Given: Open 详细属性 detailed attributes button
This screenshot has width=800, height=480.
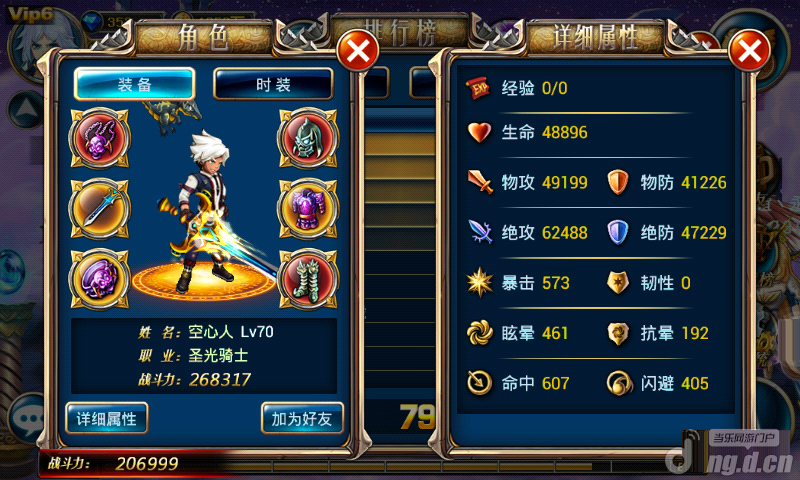Looking at the screenshot, I should coord(107,417).
